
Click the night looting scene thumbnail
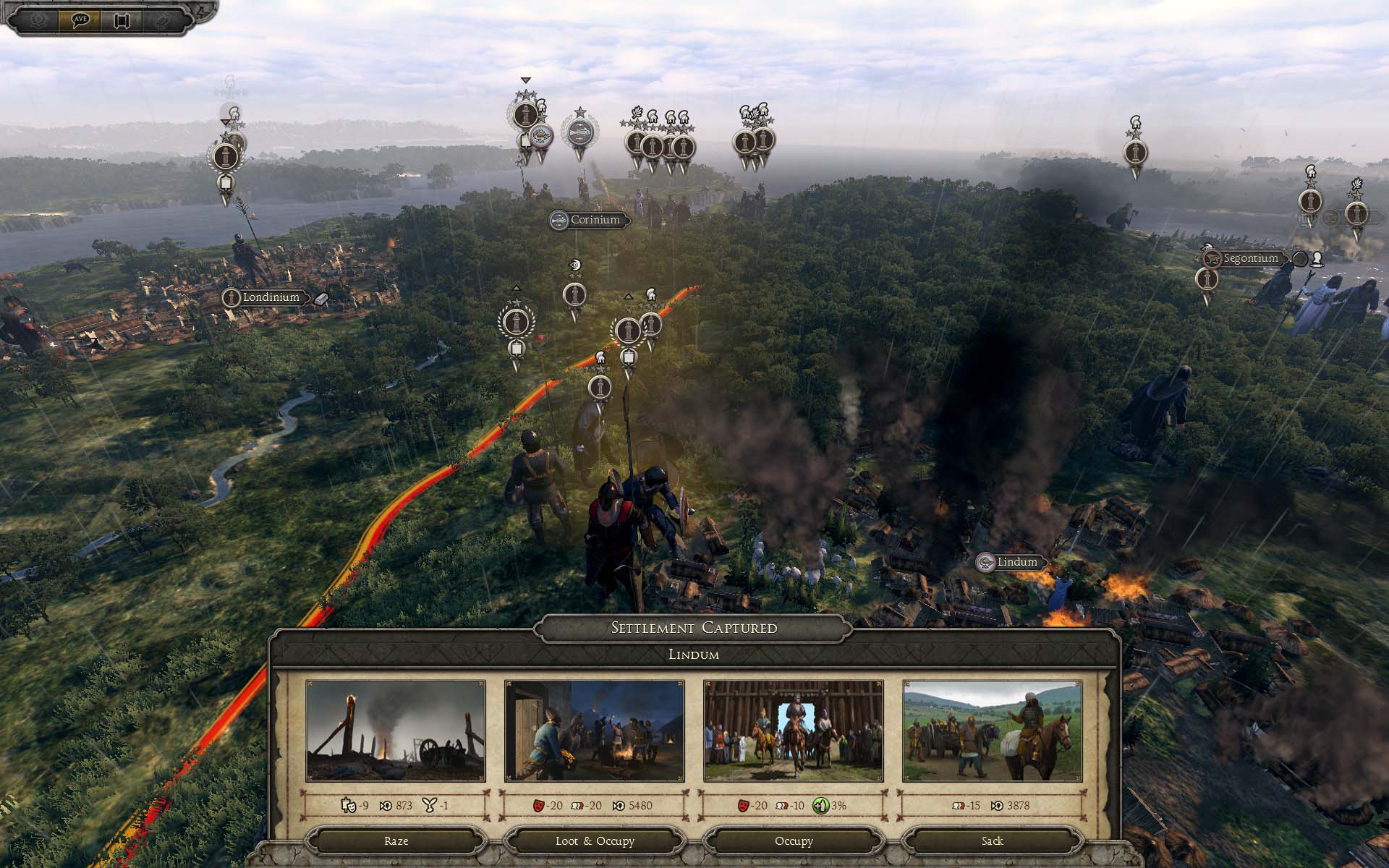595,731
